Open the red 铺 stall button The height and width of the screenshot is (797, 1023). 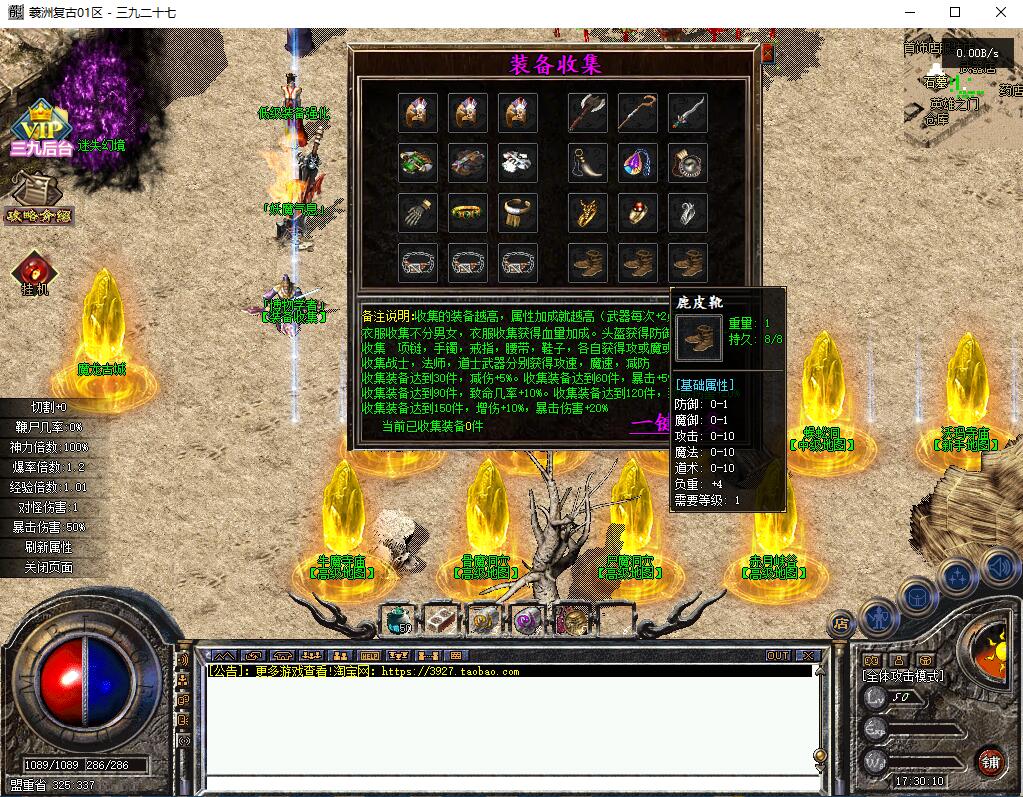click(x=991, y=762)
